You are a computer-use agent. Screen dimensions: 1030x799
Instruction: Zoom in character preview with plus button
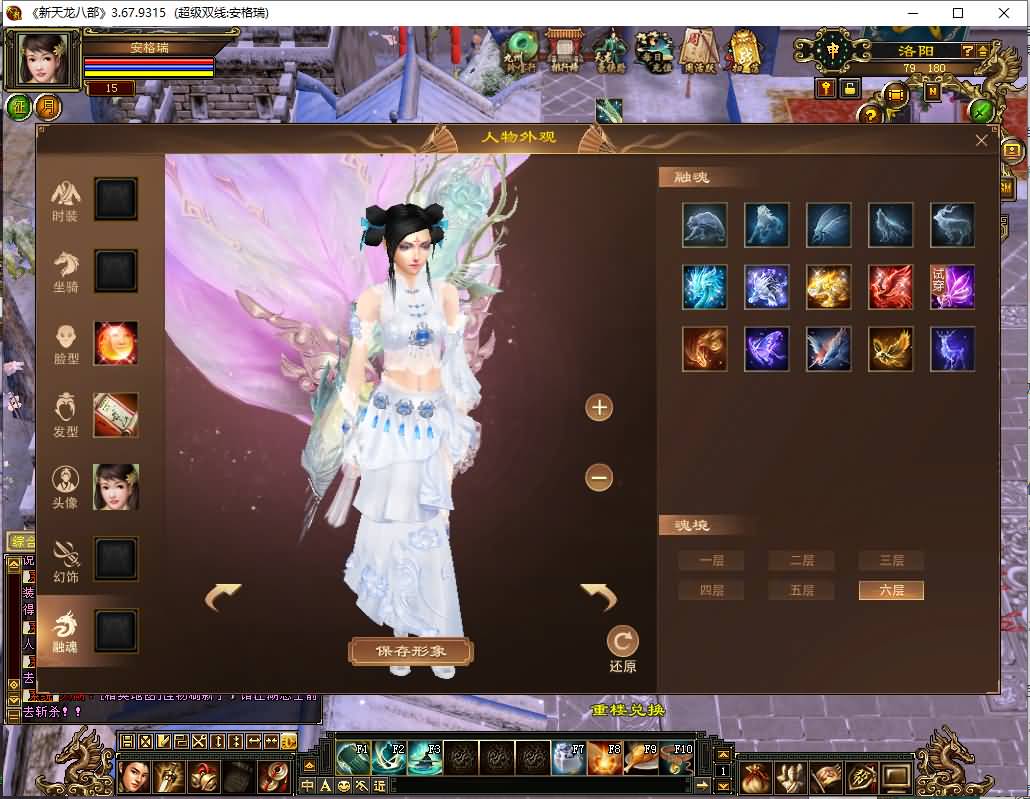click(x=599, y=407)
